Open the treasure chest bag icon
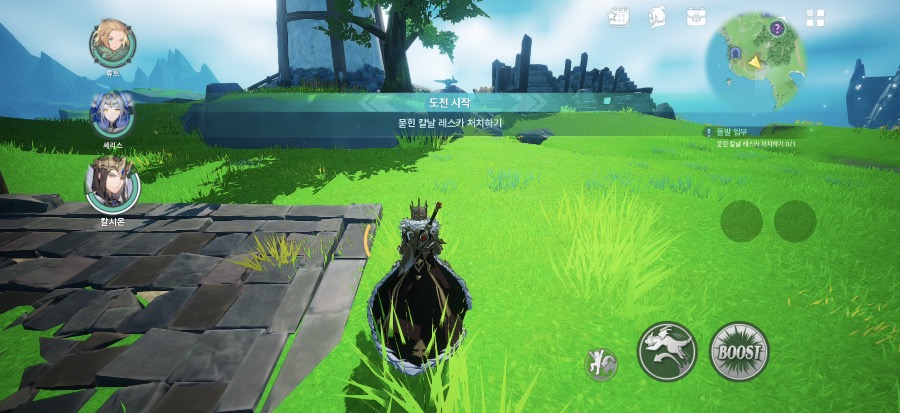 pos(697,17)
